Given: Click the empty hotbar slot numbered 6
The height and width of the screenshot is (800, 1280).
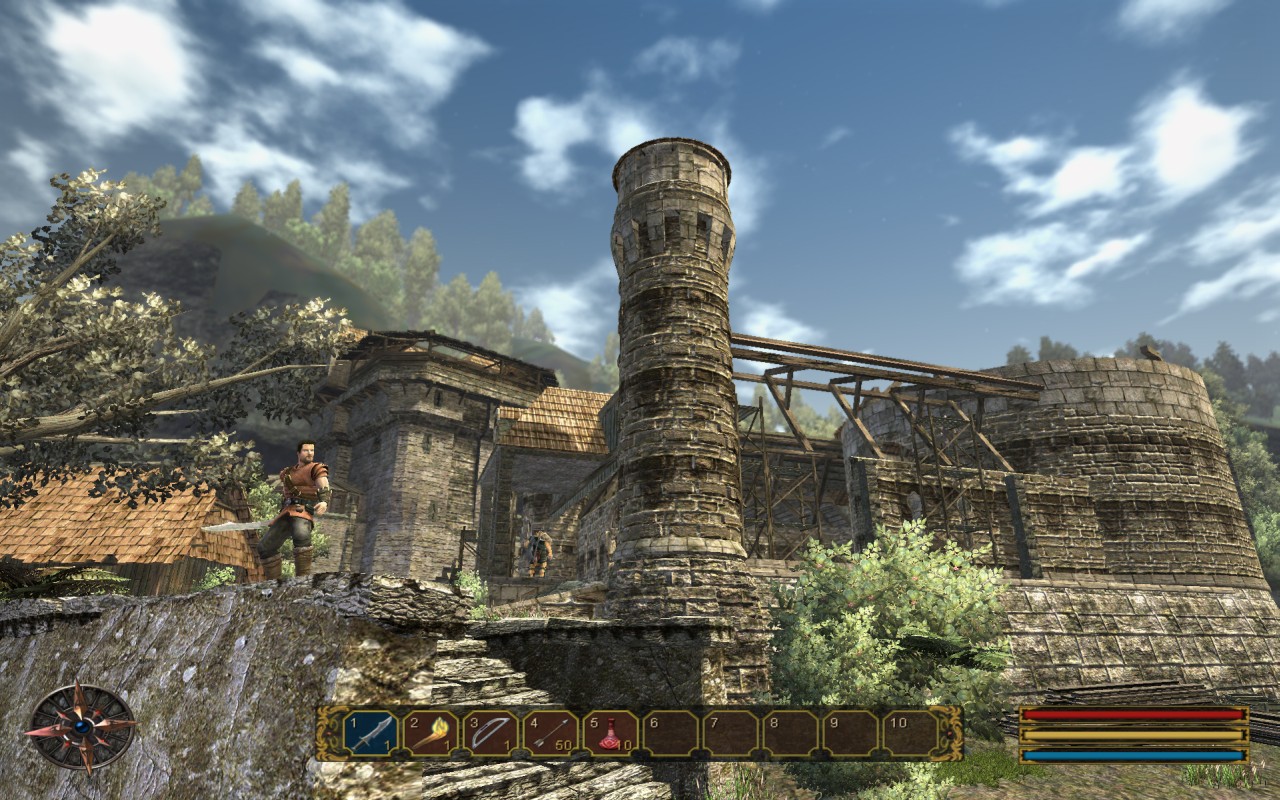Looking at the screenshot, I should (x=671, y=734).
